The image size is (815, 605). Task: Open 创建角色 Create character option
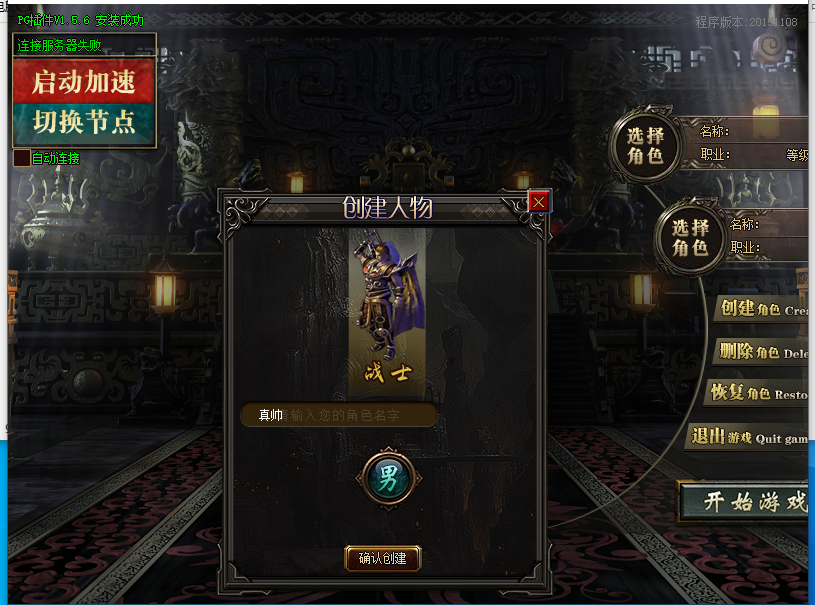pos(762,309)
